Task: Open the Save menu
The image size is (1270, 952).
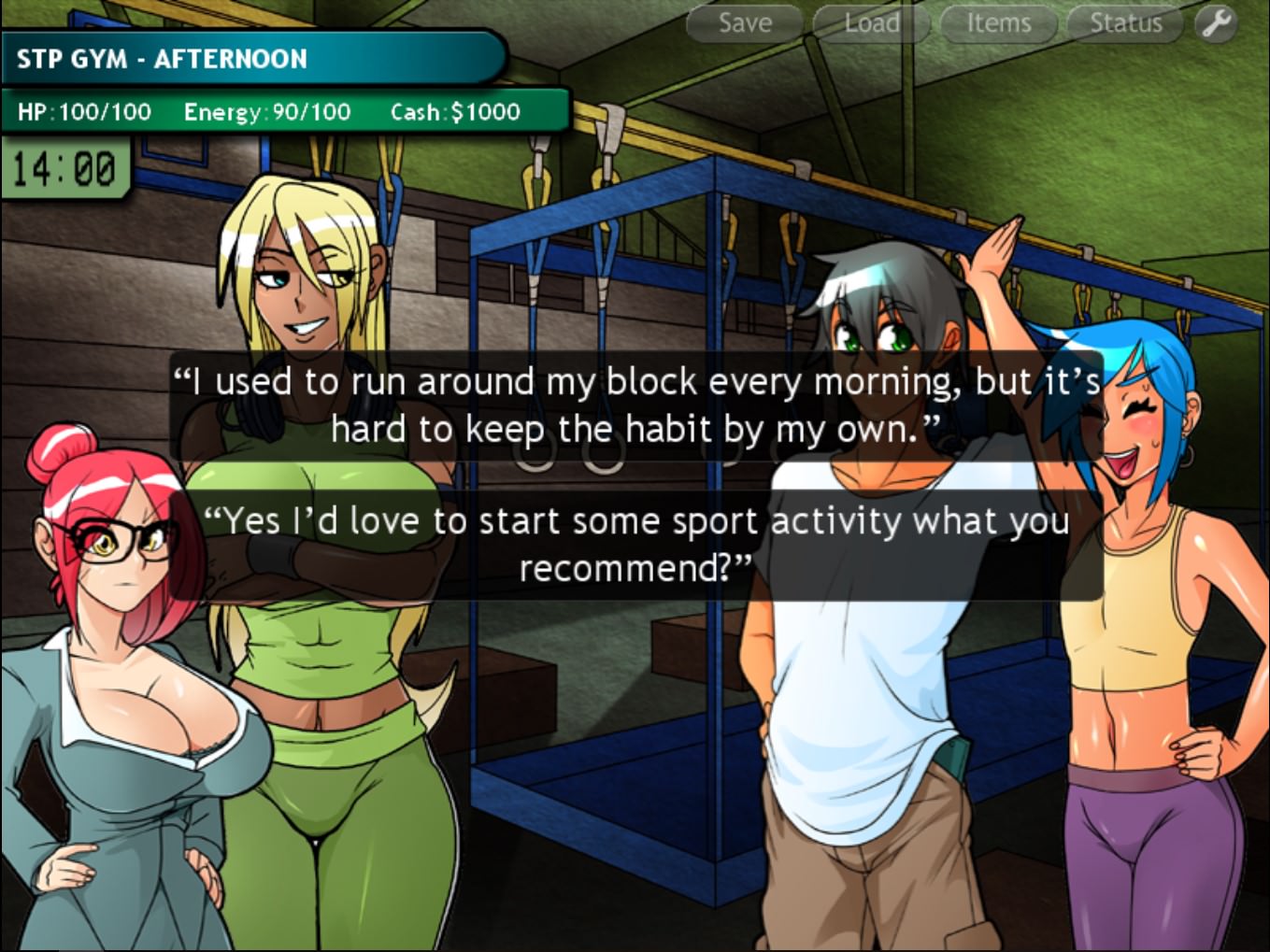Action: point(745,23)
